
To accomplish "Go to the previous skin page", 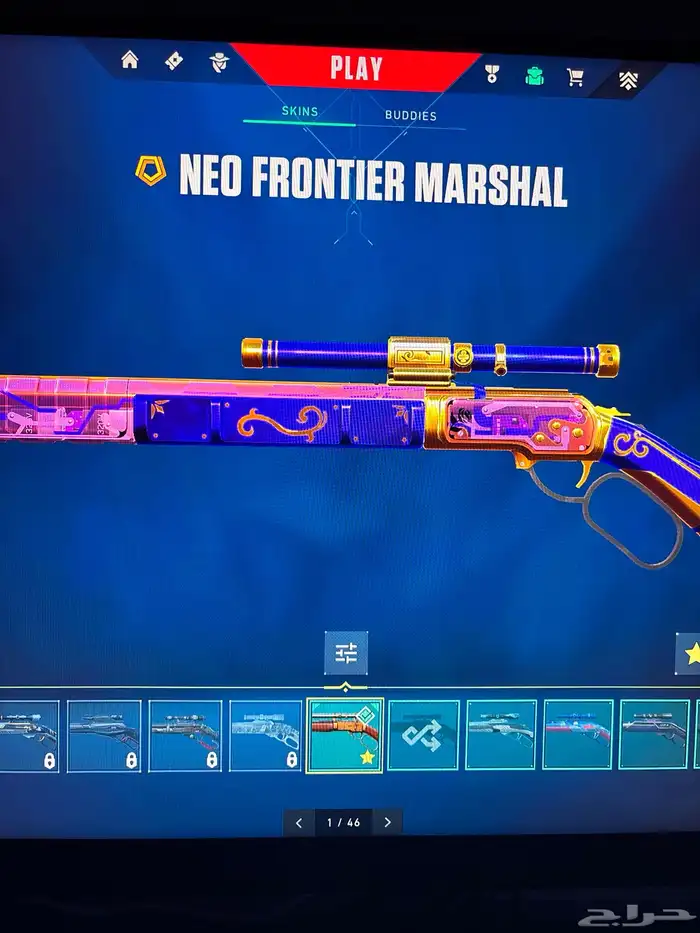I will coord(298,822).
